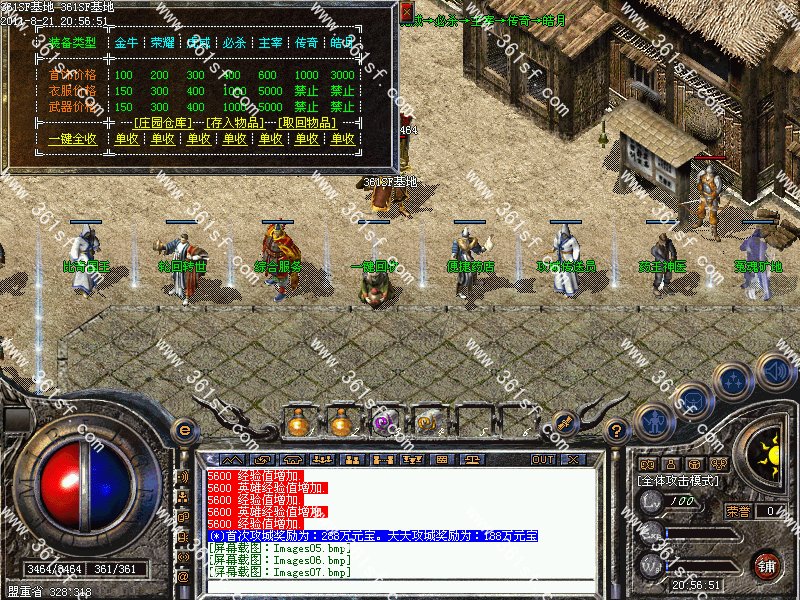The image size is (800, 600).
Task: Open the bag round button
Action: pos(692,402)
